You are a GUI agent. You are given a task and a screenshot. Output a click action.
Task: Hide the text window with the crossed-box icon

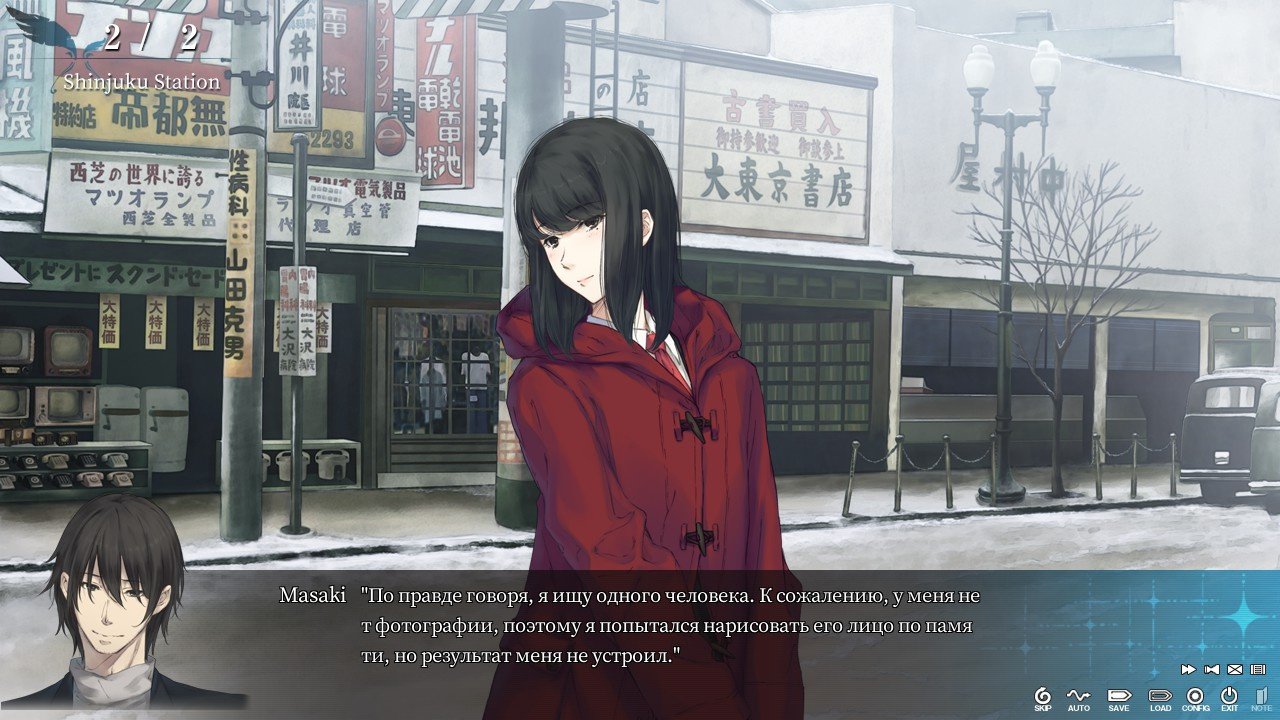[1235, 669]
